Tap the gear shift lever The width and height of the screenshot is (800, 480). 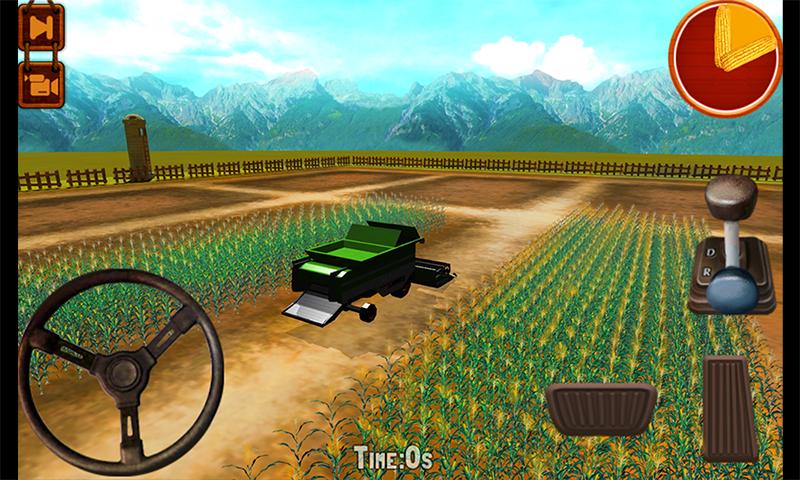point(735,246)
